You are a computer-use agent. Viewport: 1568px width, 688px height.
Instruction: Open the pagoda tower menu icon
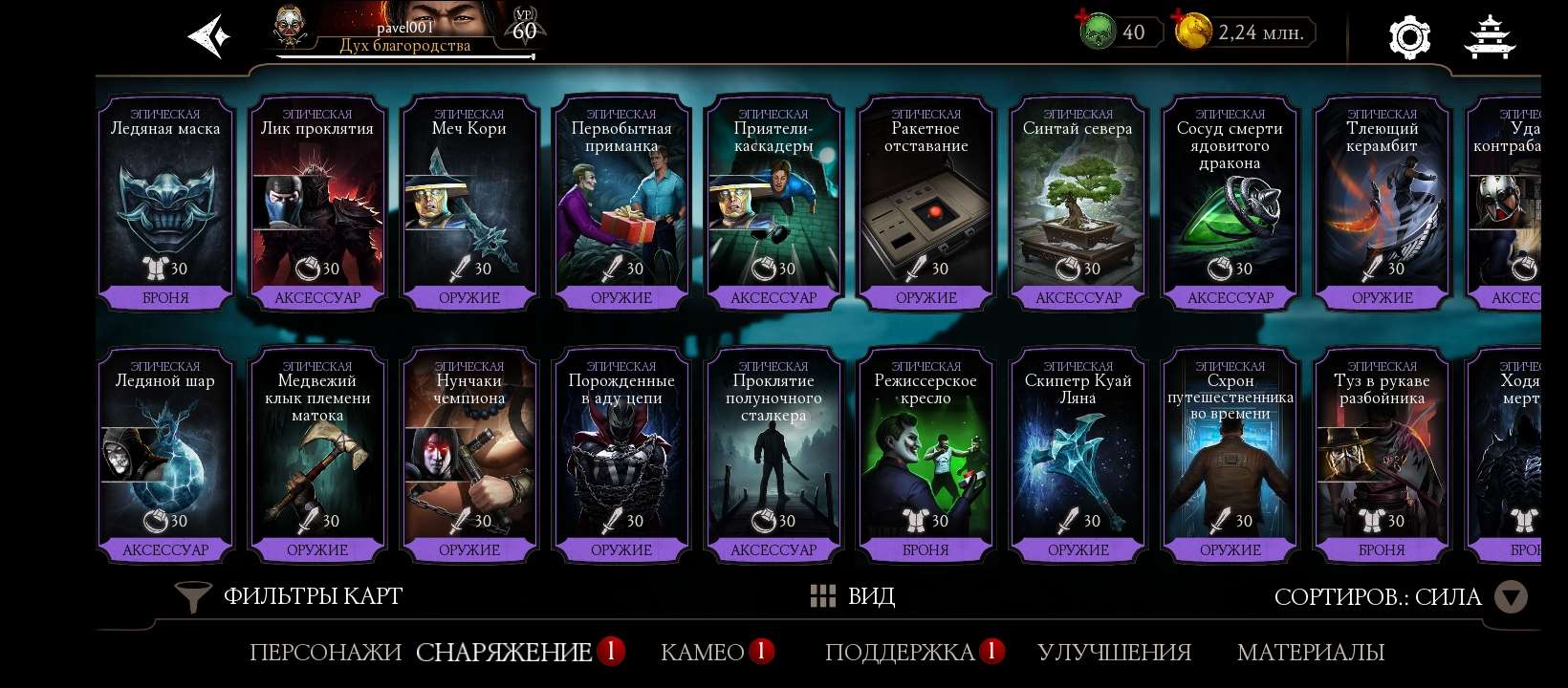[1492, 35]
